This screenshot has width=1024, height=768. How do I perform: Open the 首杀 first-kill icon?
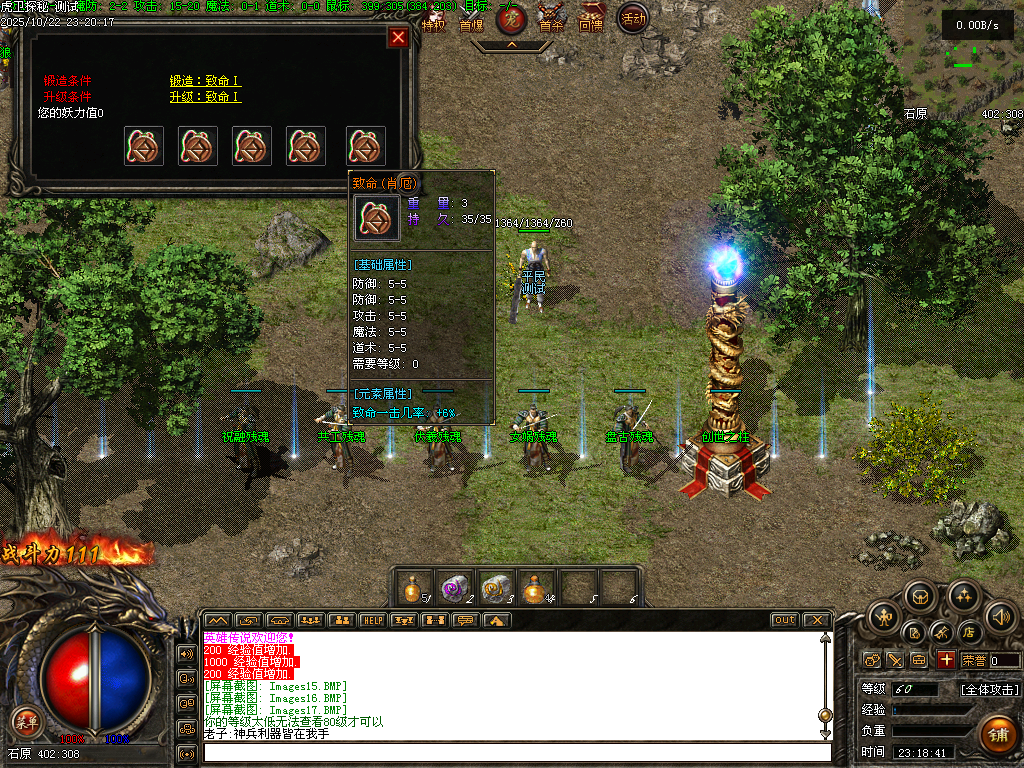(x=551, y=22)
